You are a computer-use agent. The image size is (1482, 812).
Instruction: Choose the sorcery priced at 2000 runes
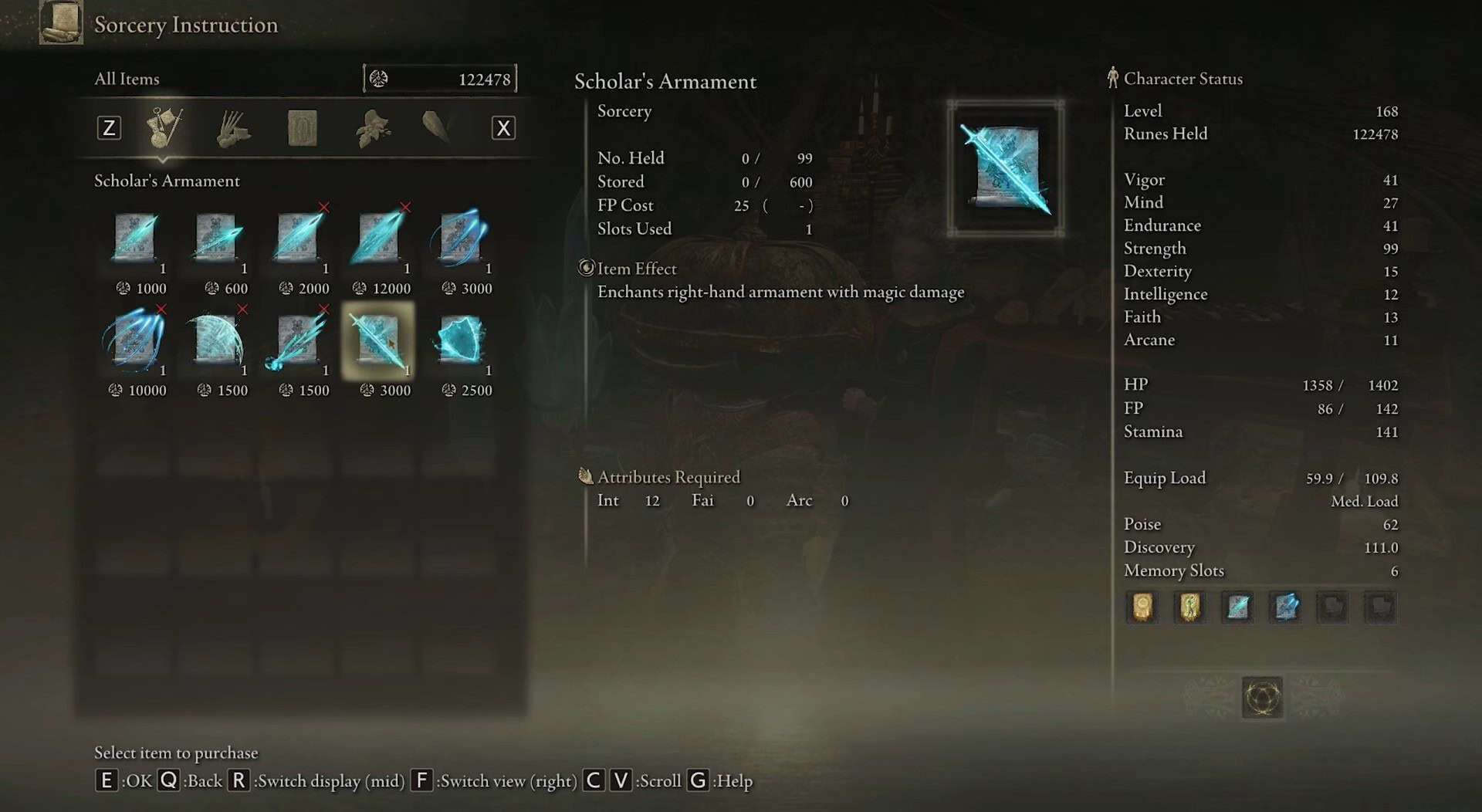298,238
